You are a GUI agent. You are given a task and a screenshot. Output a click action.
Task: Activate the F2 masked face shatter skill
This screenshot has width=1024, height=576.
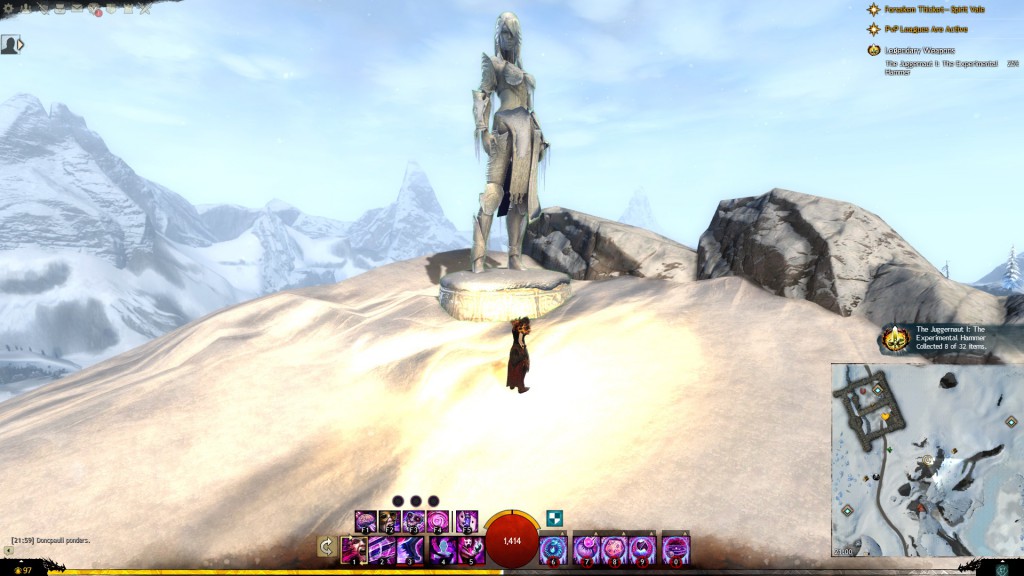pos(390,521)
